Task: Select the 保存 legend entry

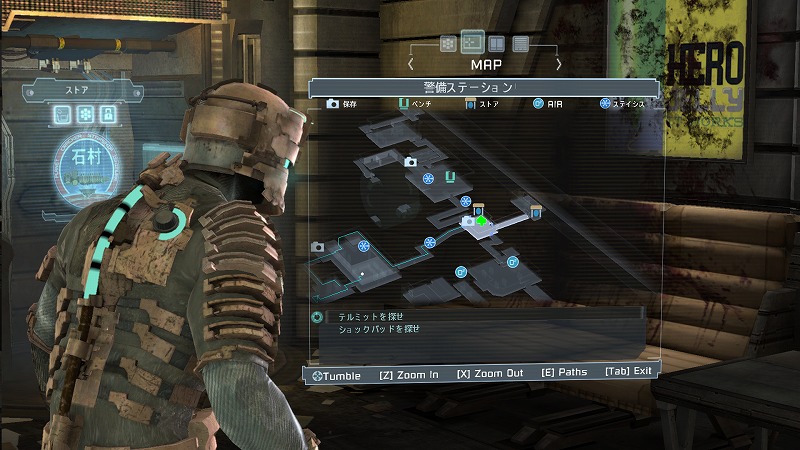Action: (x=341, y=103)
